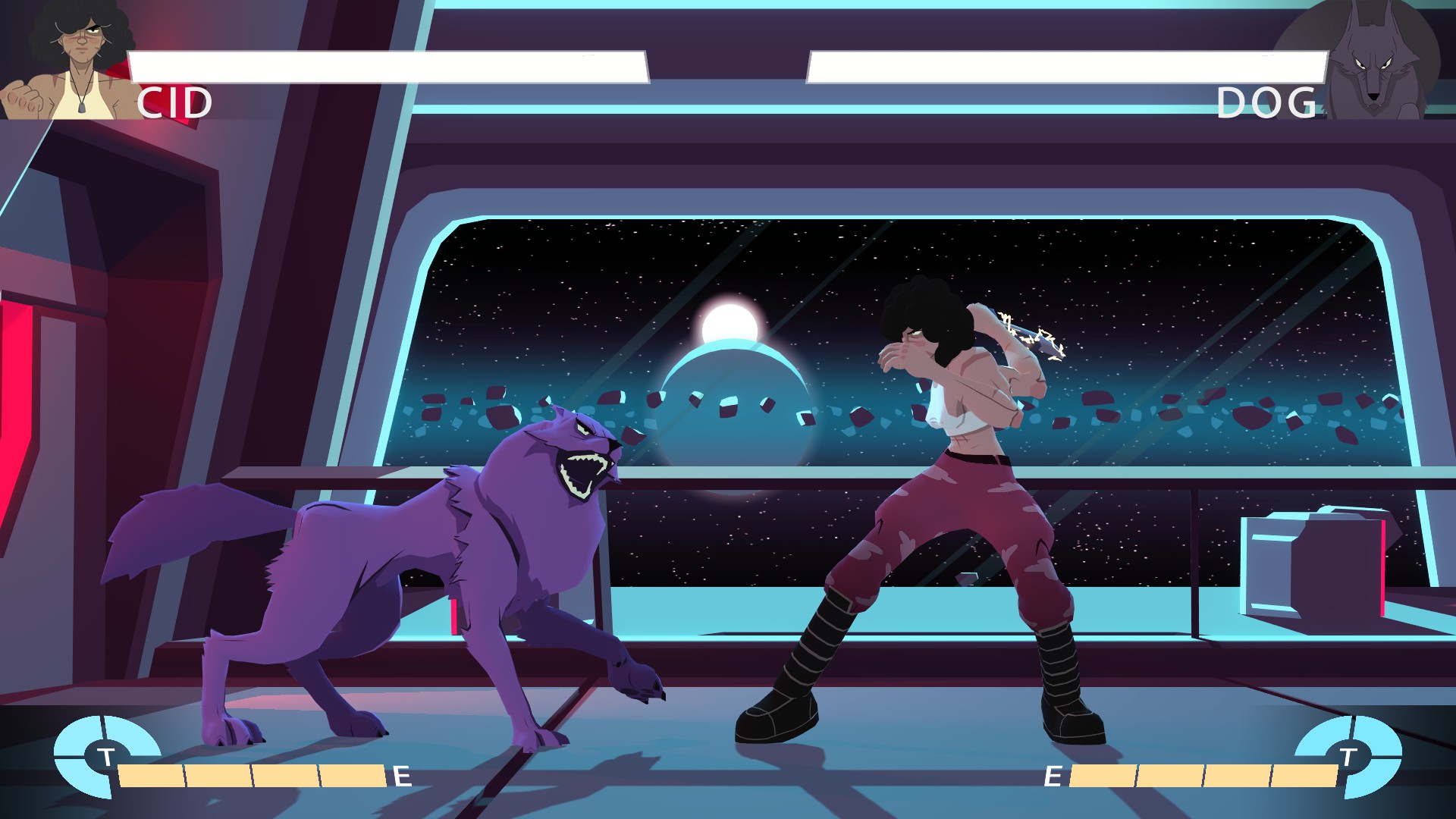Click the T label inside the left gauge
This screenshot has height=819, width=1456.
point(106,757)
